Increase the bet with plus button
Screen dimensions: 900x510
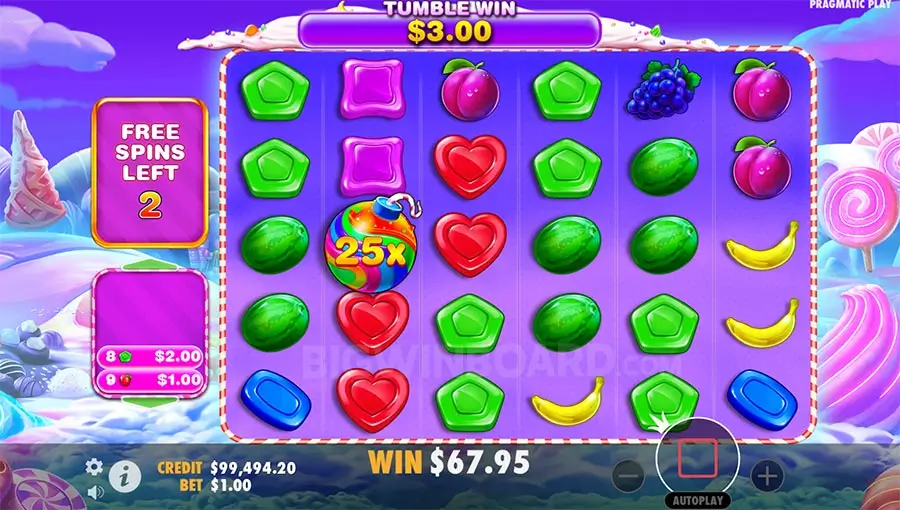[x=766, y=475]
